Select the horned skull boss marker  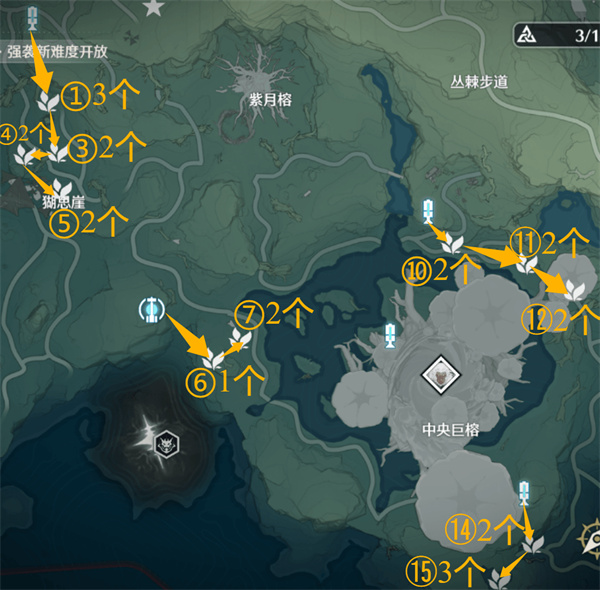164,441
